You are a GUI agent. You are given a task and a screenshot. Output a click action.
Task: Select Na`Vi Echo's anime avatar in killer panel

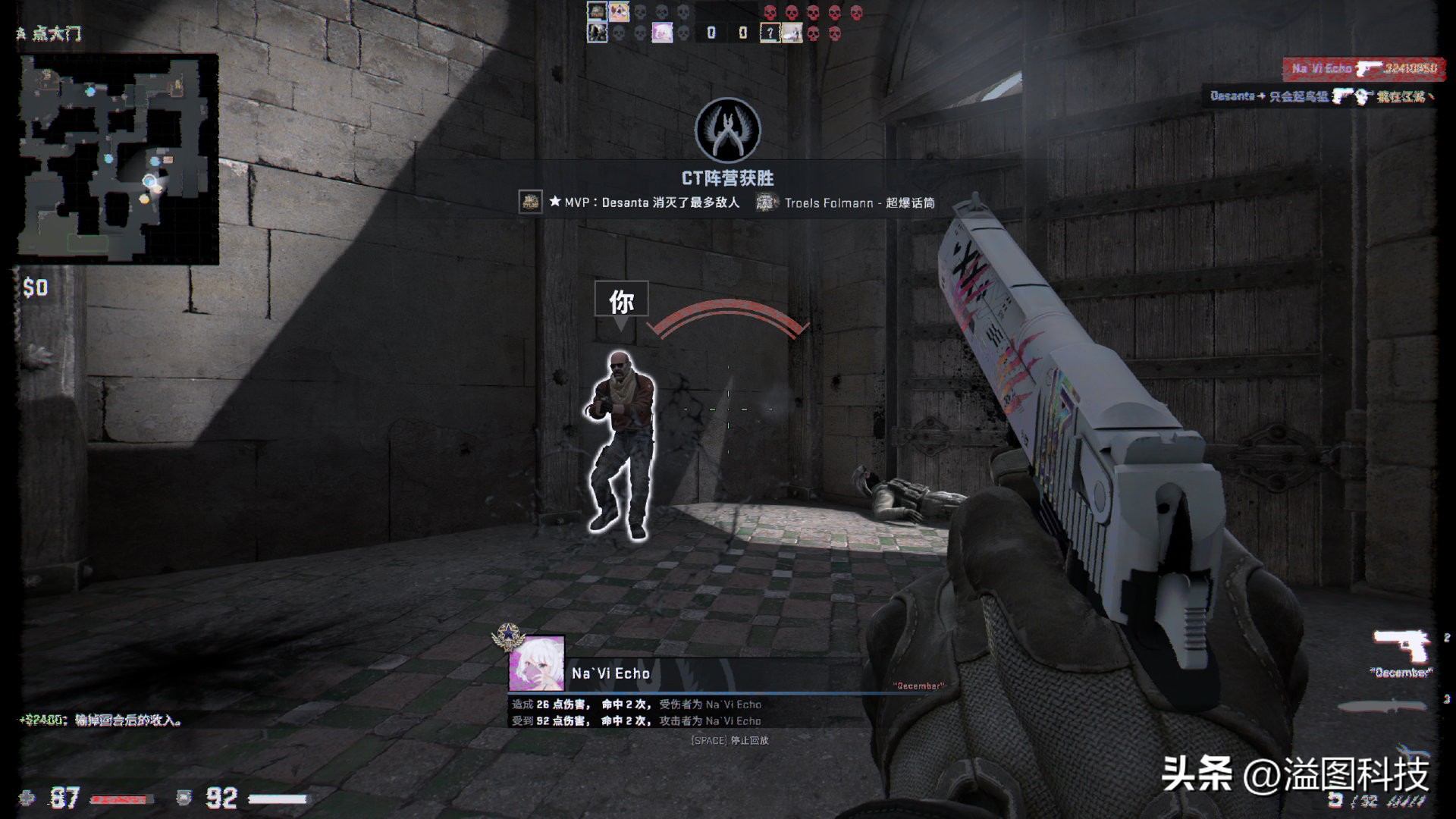click(537, 664)
